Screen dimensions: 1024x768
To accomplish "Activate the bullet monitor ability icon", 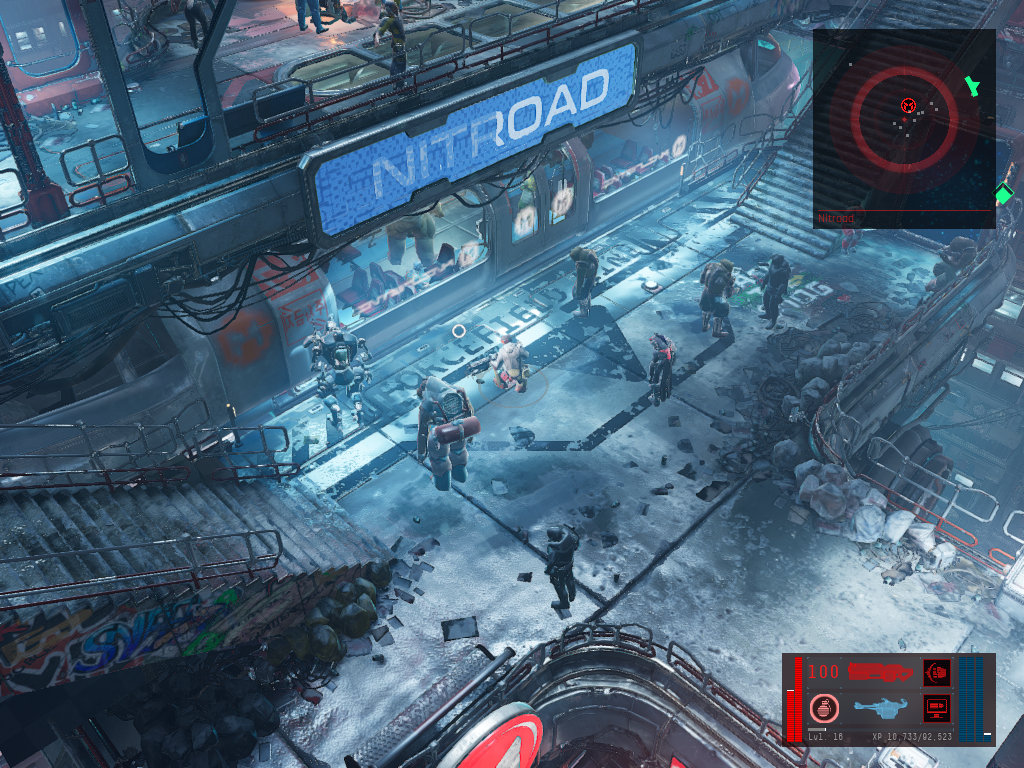I will [937, 708].
